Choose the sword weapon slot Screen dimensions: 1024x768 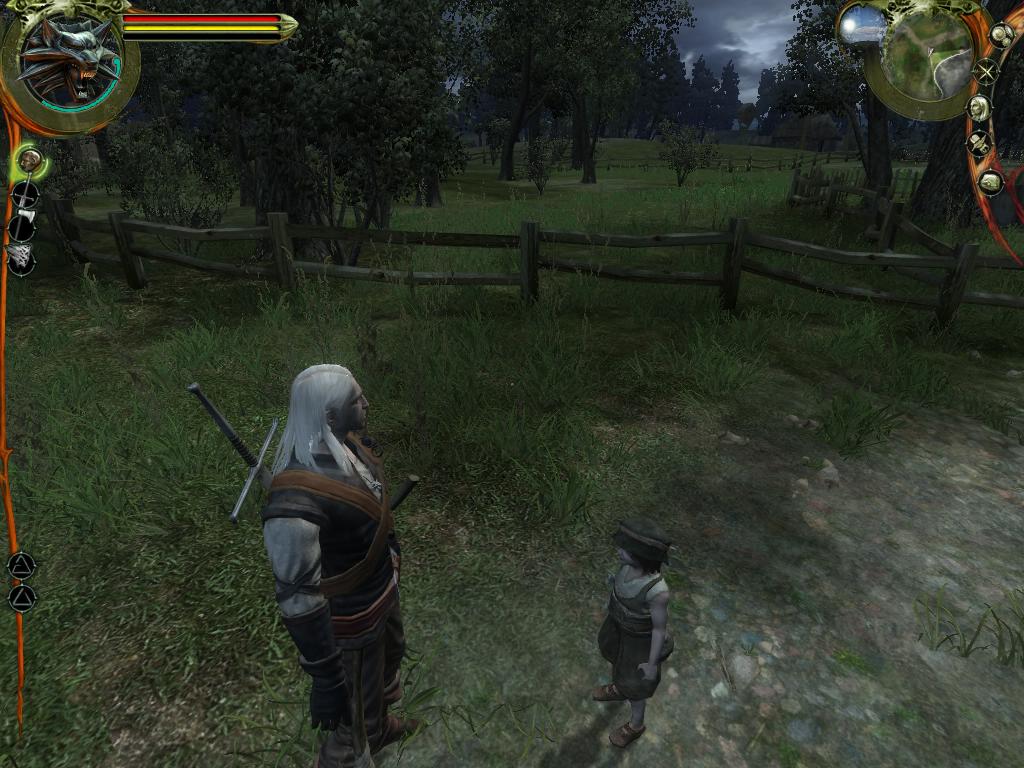[24, 194]
